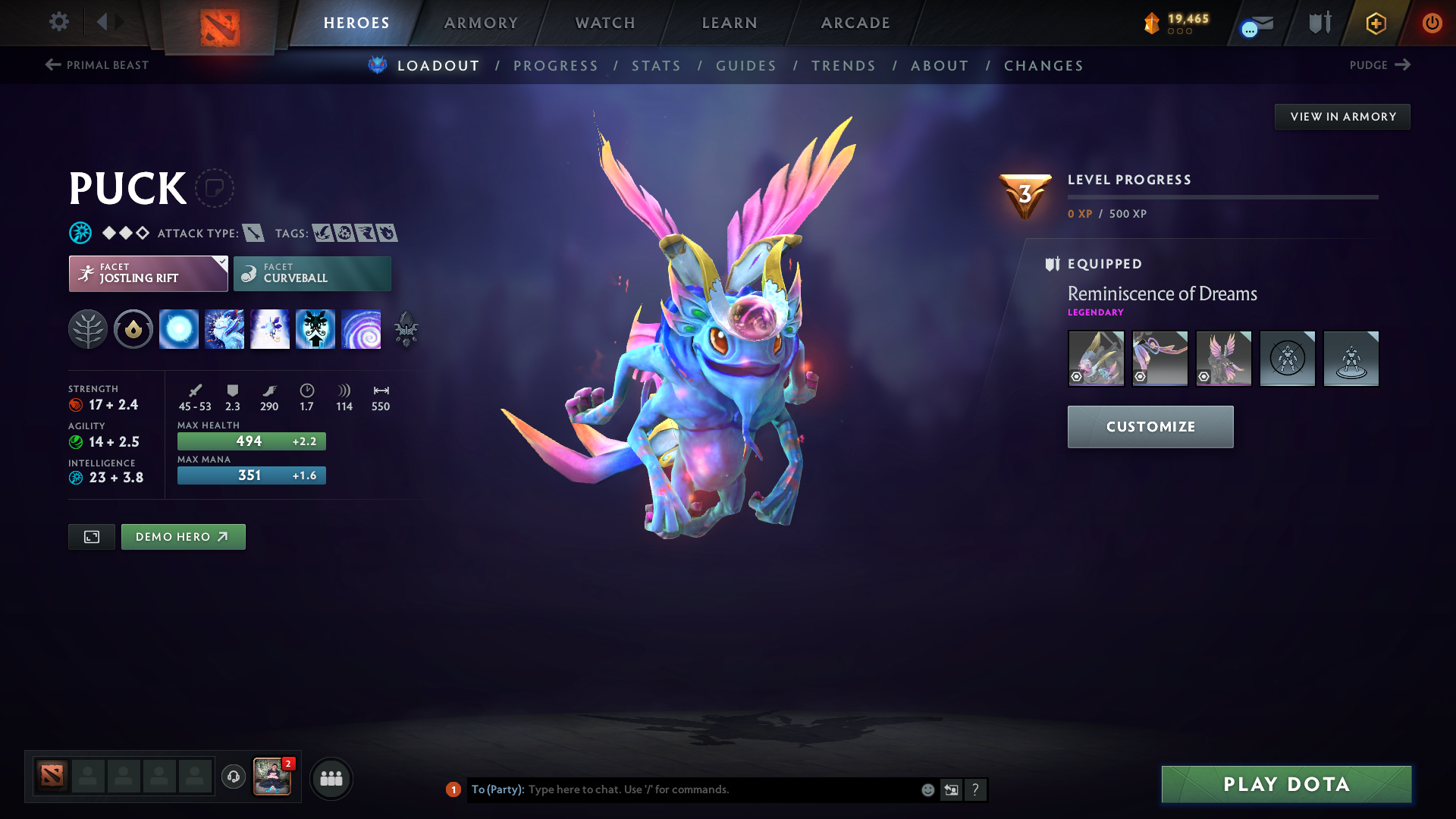Toggle the full-body portrait view button
This screenshot has height=819, width=1456.
pyautogui.click(x=91, y=536)
